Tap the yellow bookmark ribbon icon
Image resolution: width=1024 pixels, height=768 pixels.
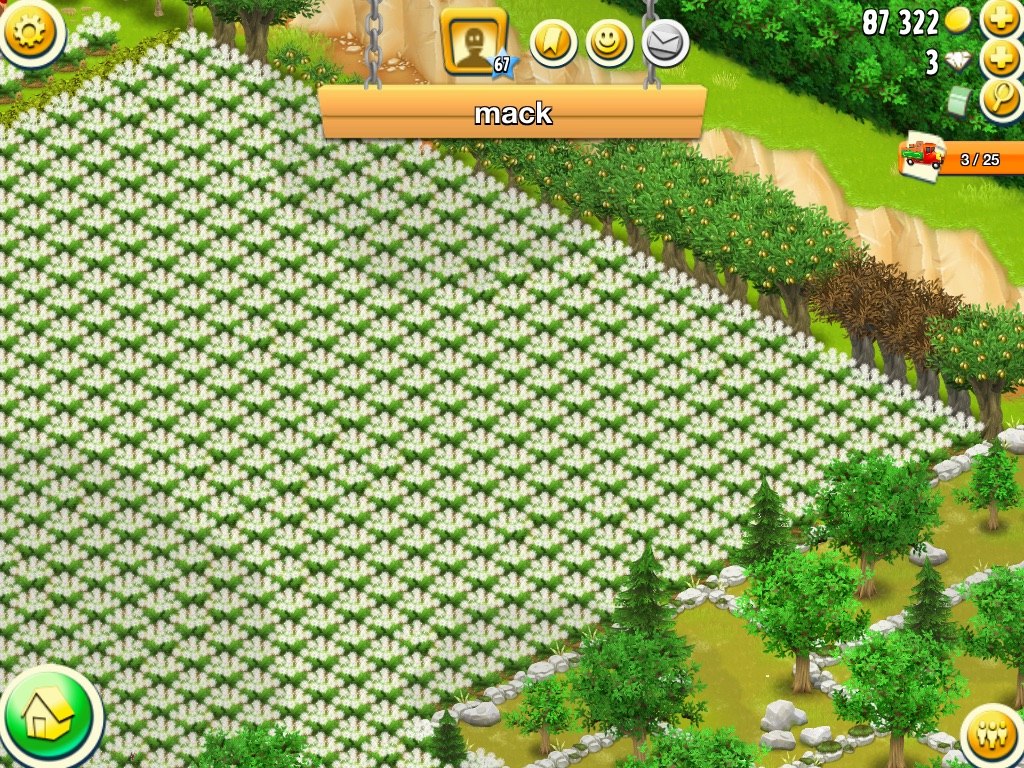point(553,42)
